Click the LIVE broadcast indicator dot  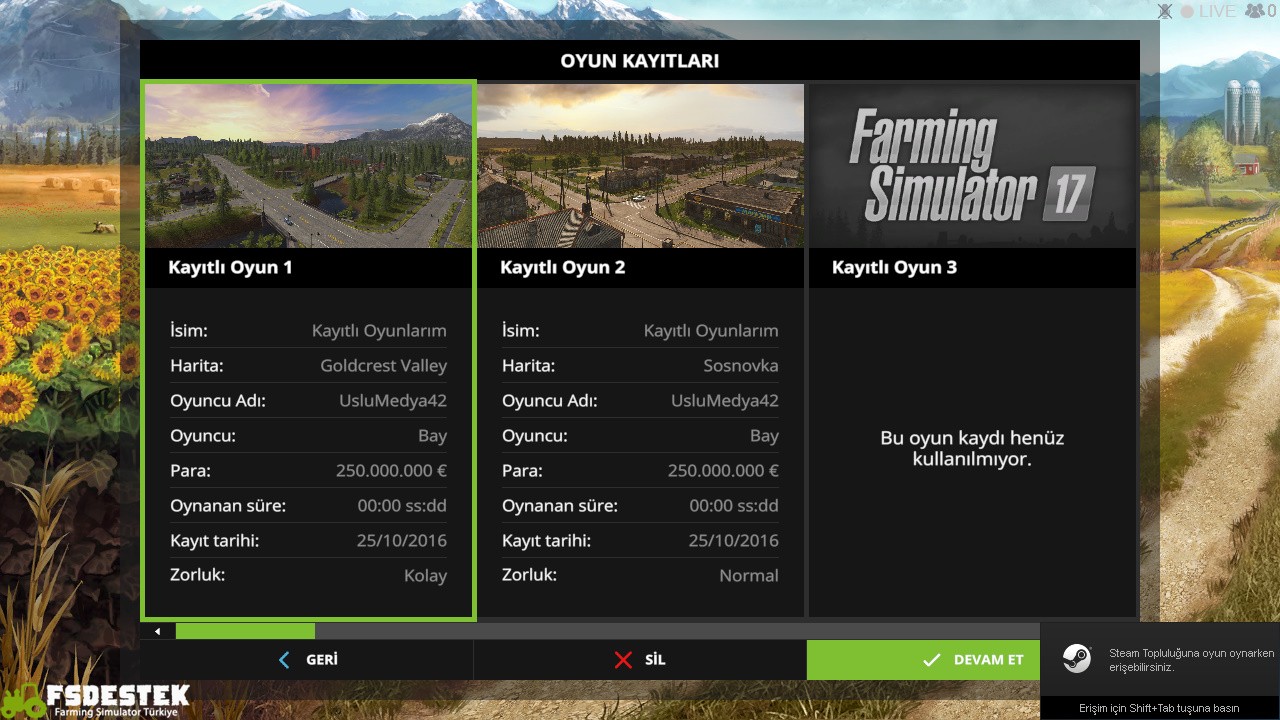pyautogui.click(x=1186, y=11)
